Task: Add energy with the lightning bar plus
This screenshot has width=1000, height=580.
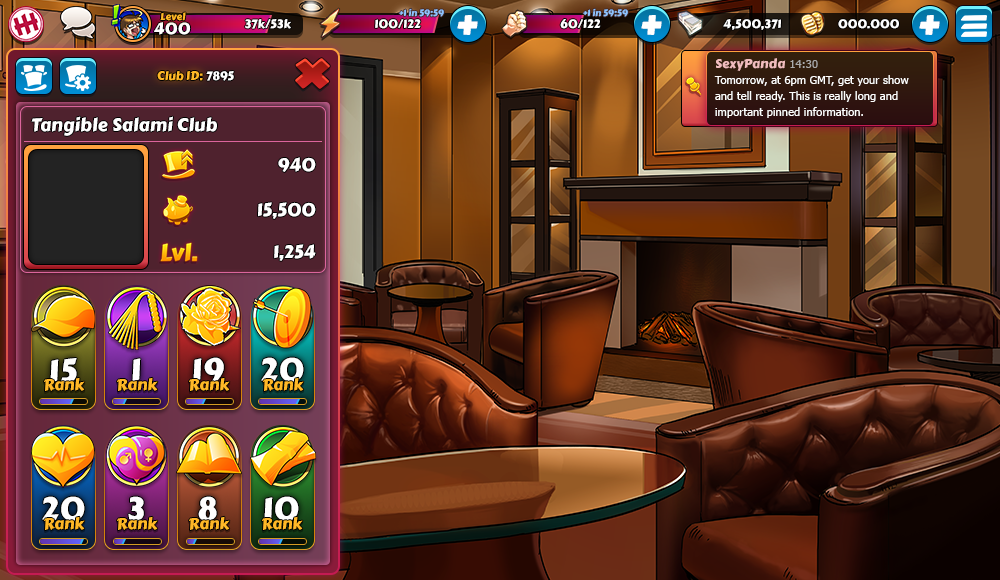Action: pyautogui.click(x=467, y=24)
